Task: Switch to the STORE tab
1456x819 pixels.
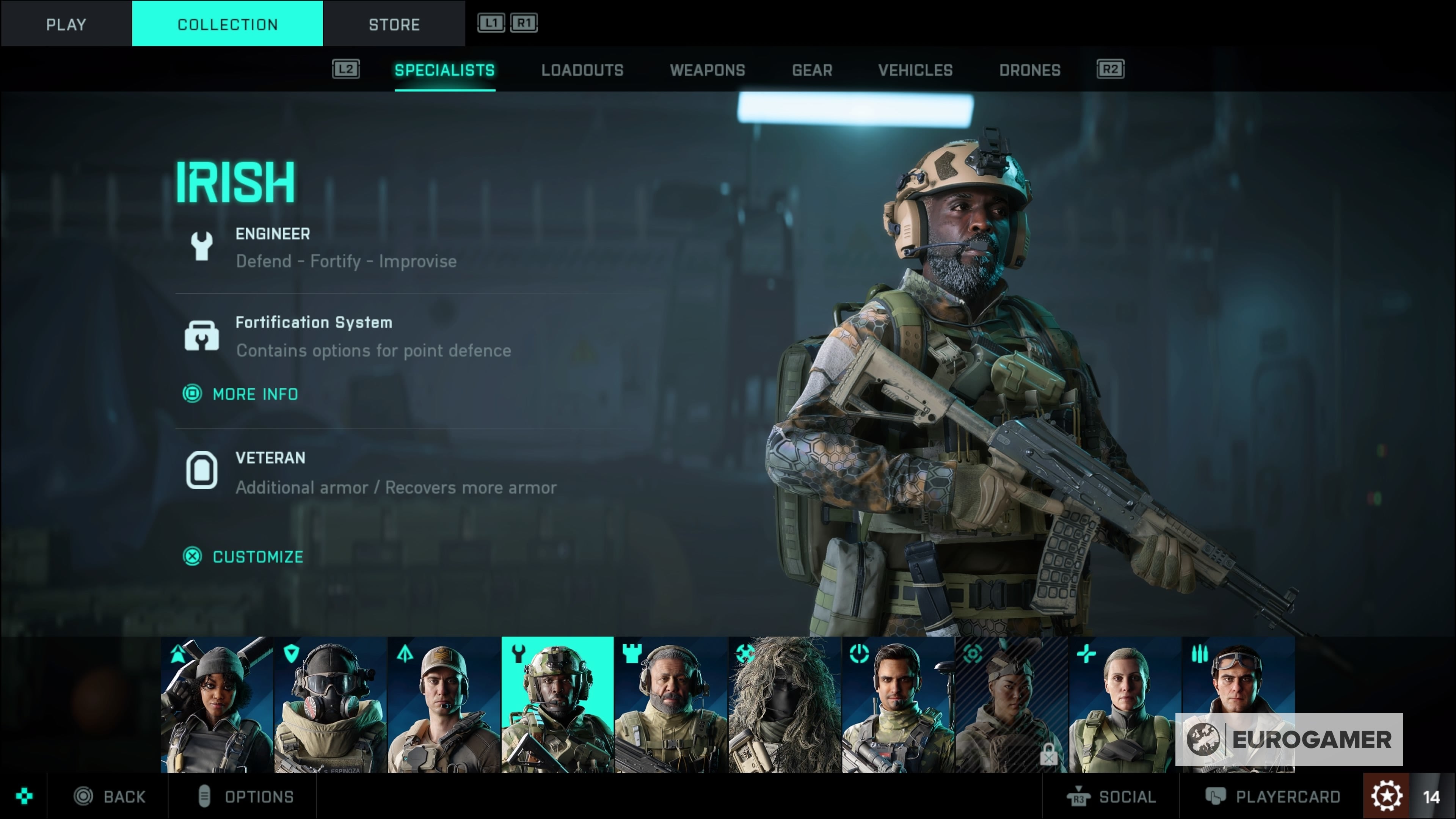Action: (x=394, y=24)
